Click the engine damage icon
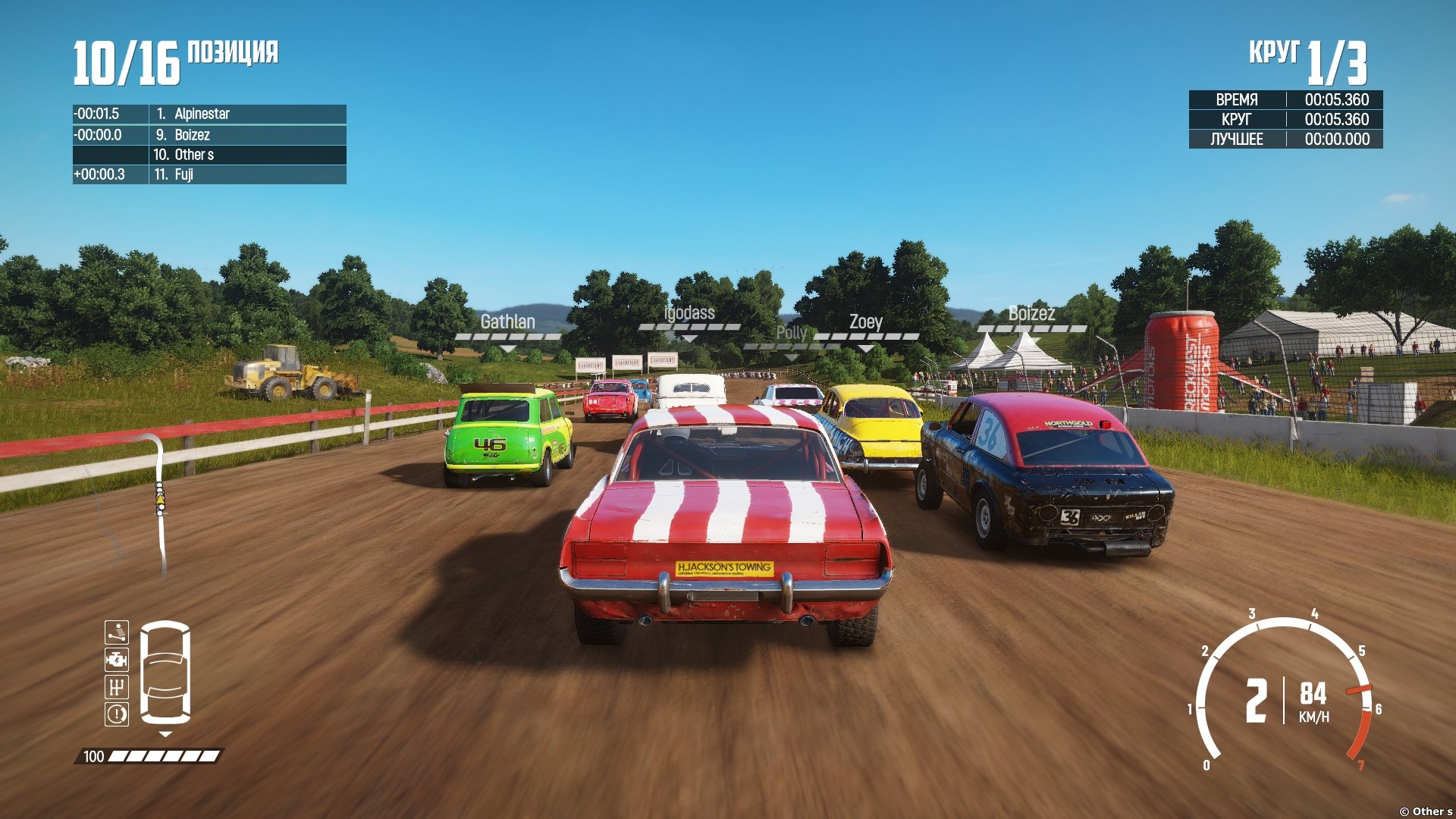The image size is (1456, 819). click(117, 659)
